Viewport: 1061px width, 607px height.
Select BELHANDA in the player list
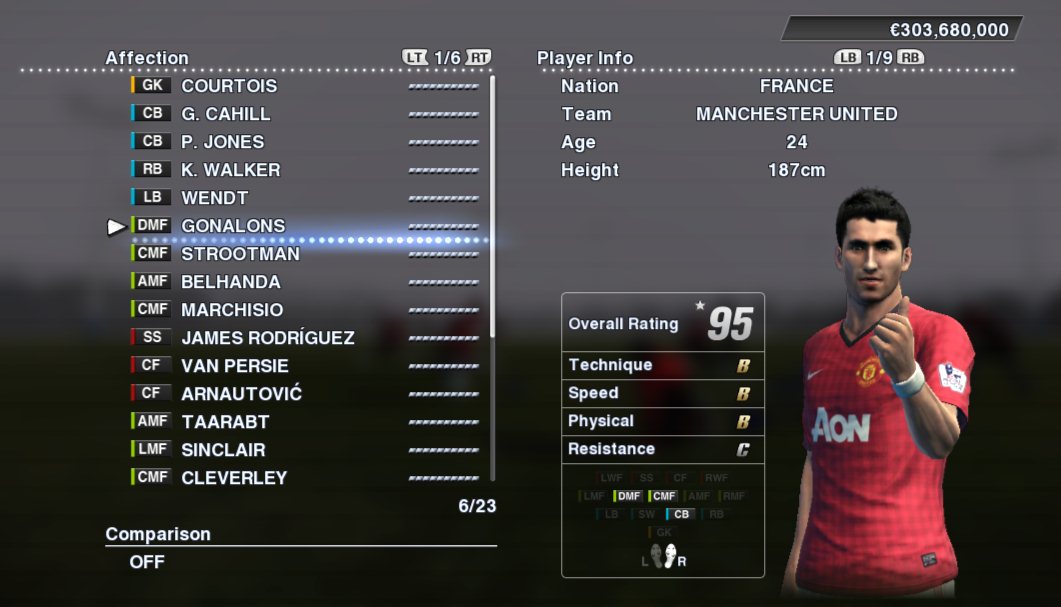coord(230,282)
